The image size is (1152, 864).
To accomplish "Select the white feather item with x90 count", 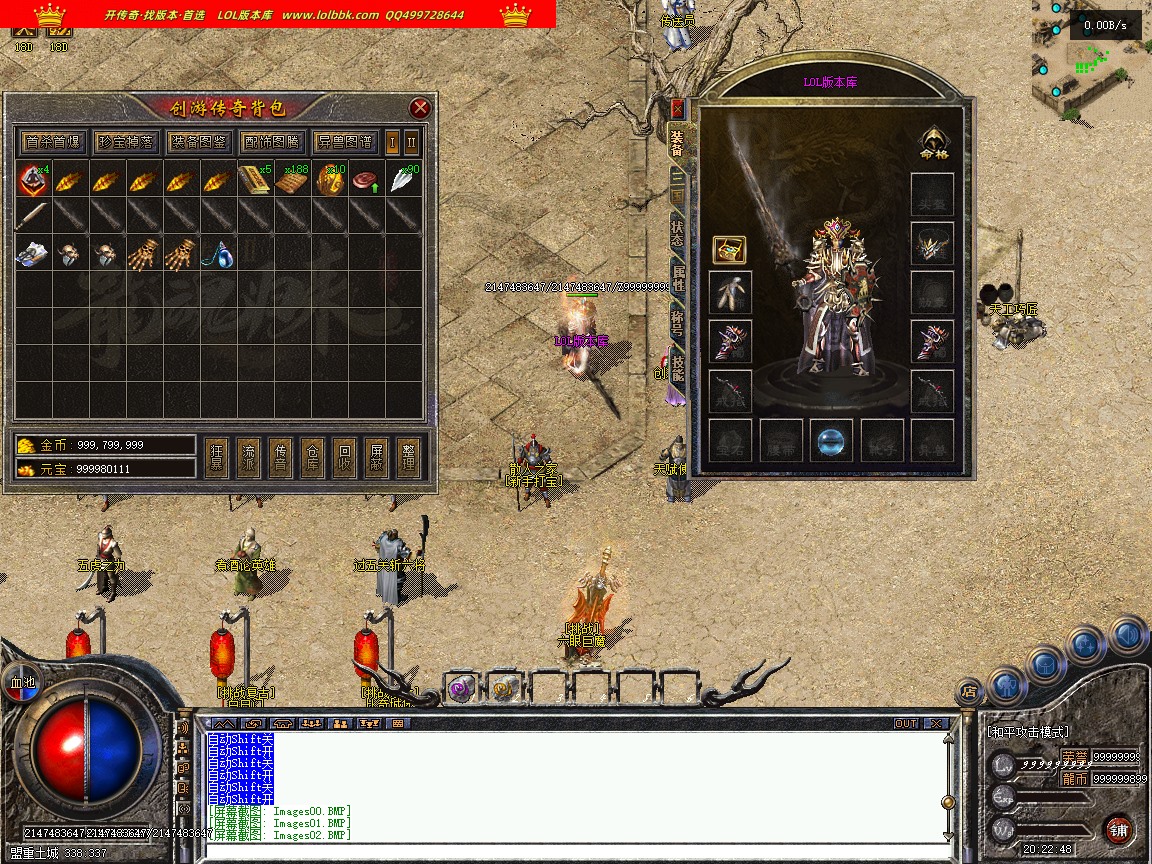I will [403, 180].
